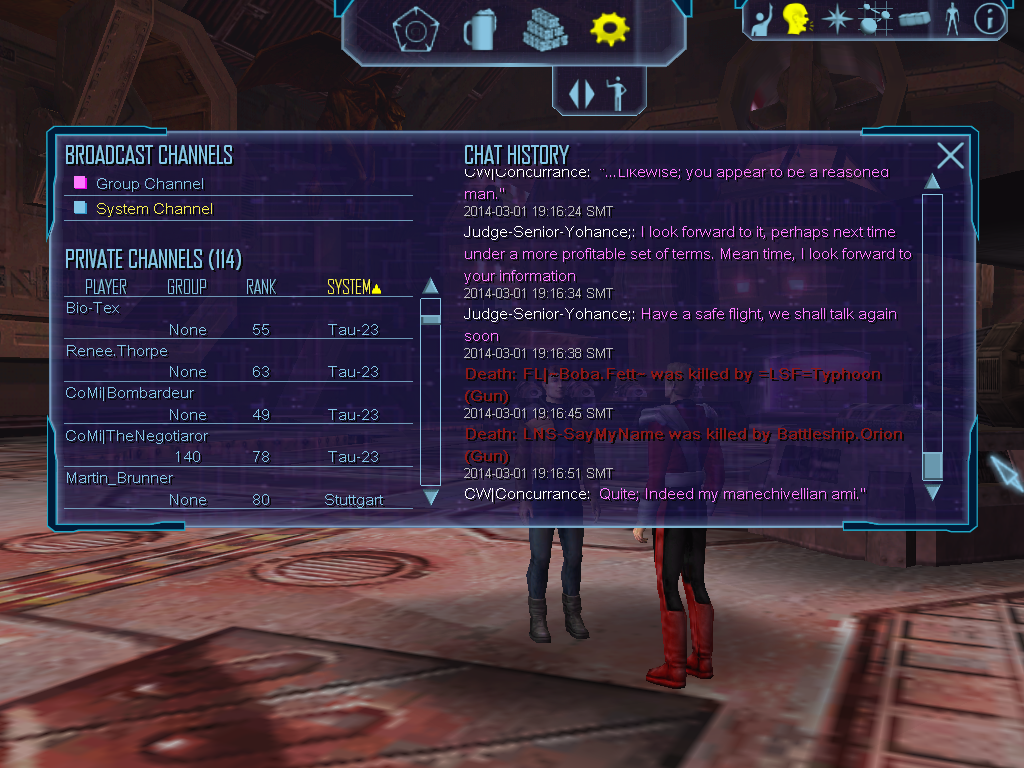Open the information panel icon

989,19
